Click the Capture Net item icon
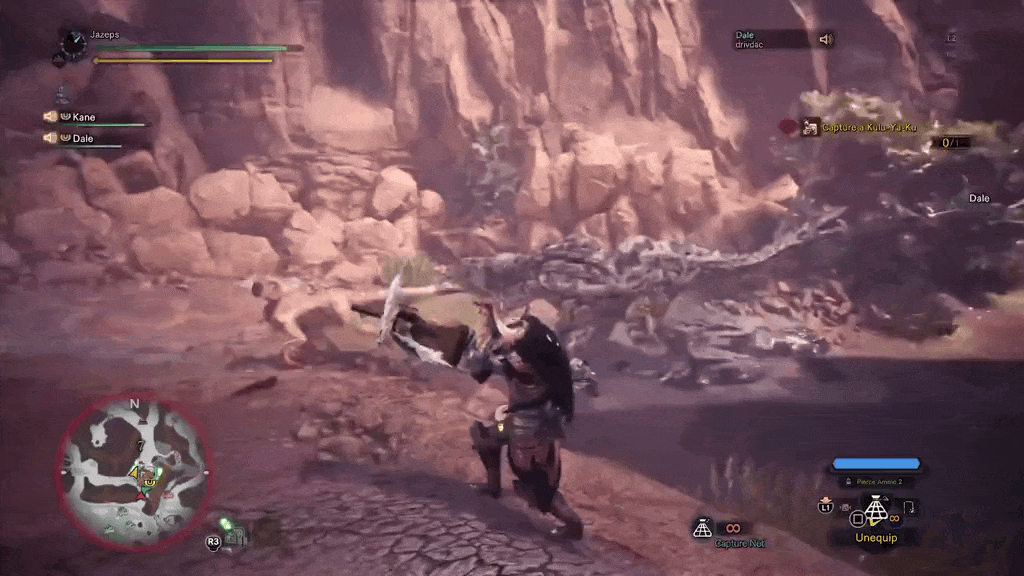Viewport: 1024px width, 576px height. [703, 527]
